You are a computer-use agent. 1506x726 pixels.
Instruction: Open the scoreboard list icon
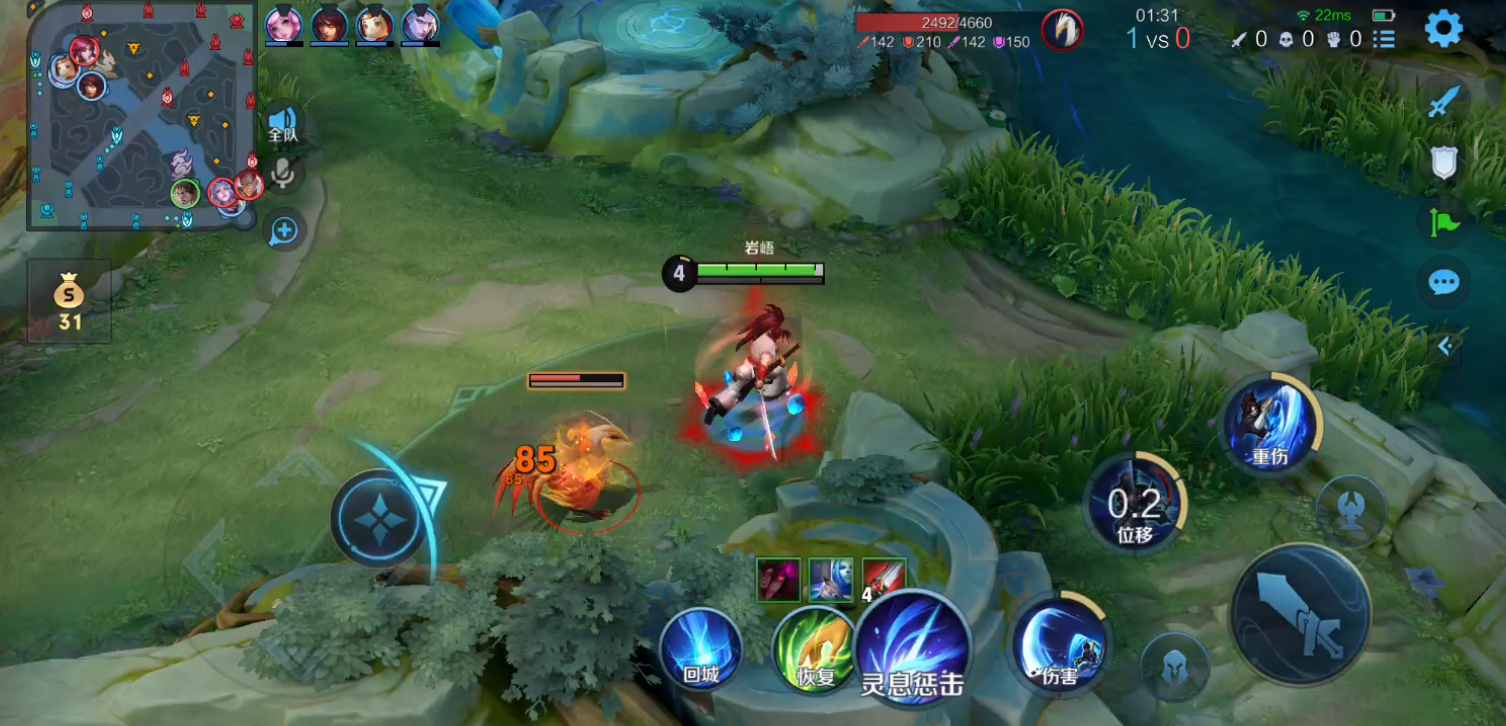pos(1384,39)
